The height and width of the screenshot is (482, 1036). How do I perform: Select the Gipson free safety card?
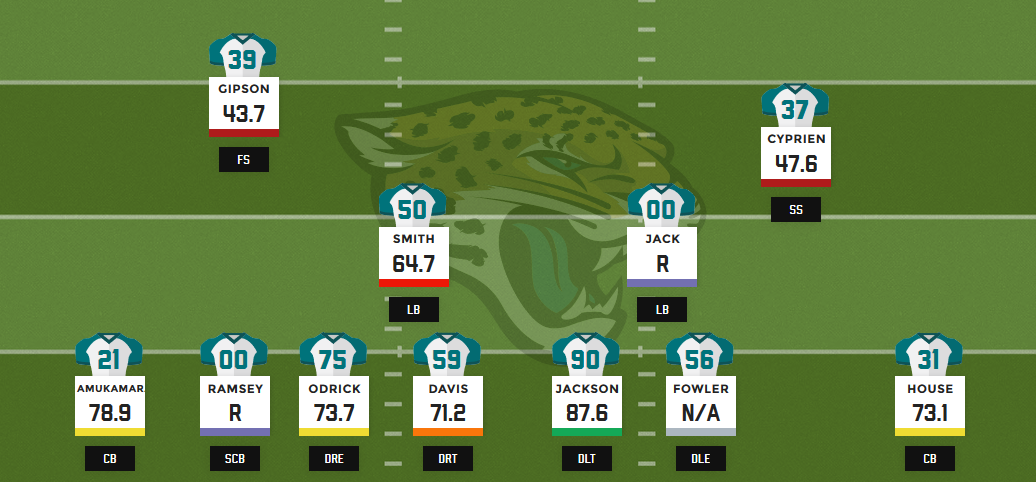click(243, 103)
